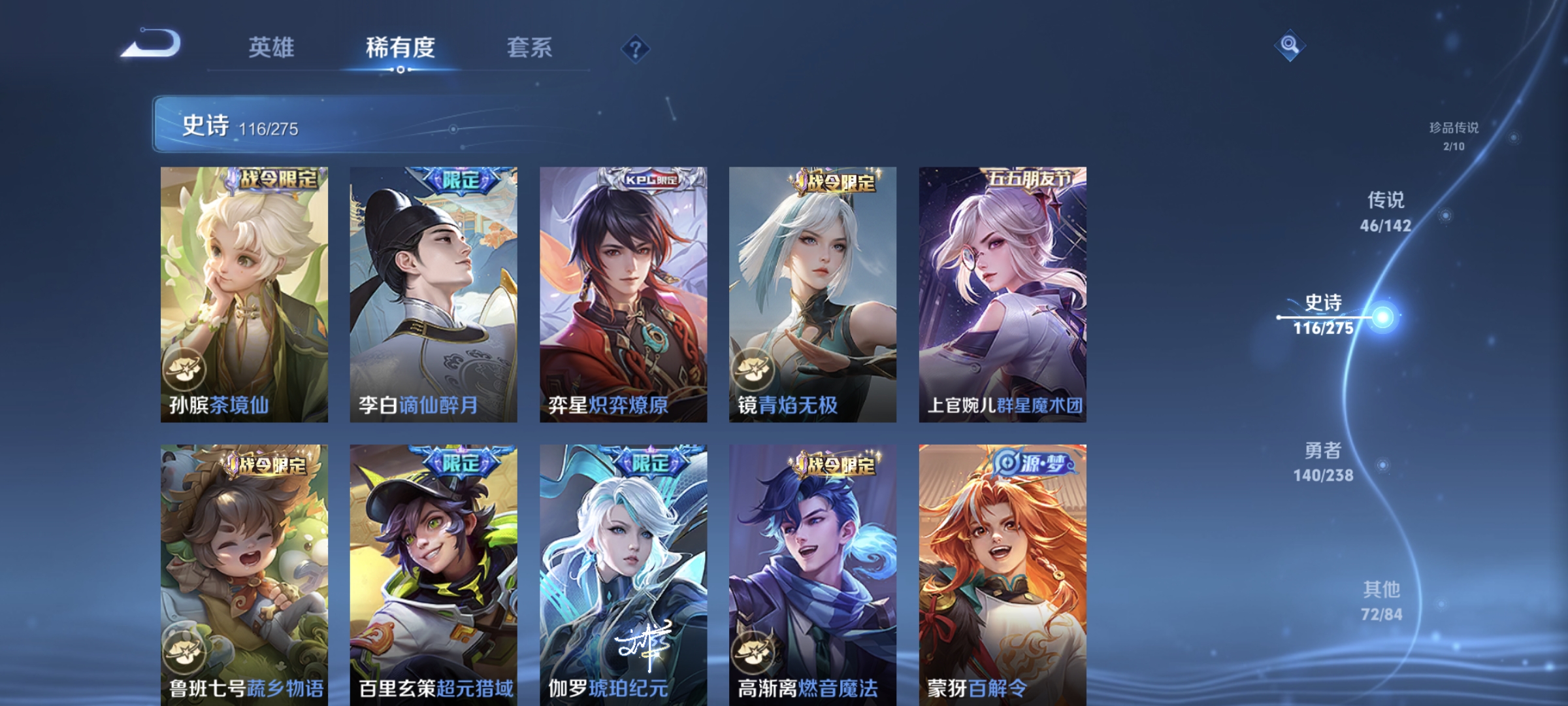Switch to the 套系 tab
Screen dimensions: 1568x706
pyautogui.click(x=530, y=48)
